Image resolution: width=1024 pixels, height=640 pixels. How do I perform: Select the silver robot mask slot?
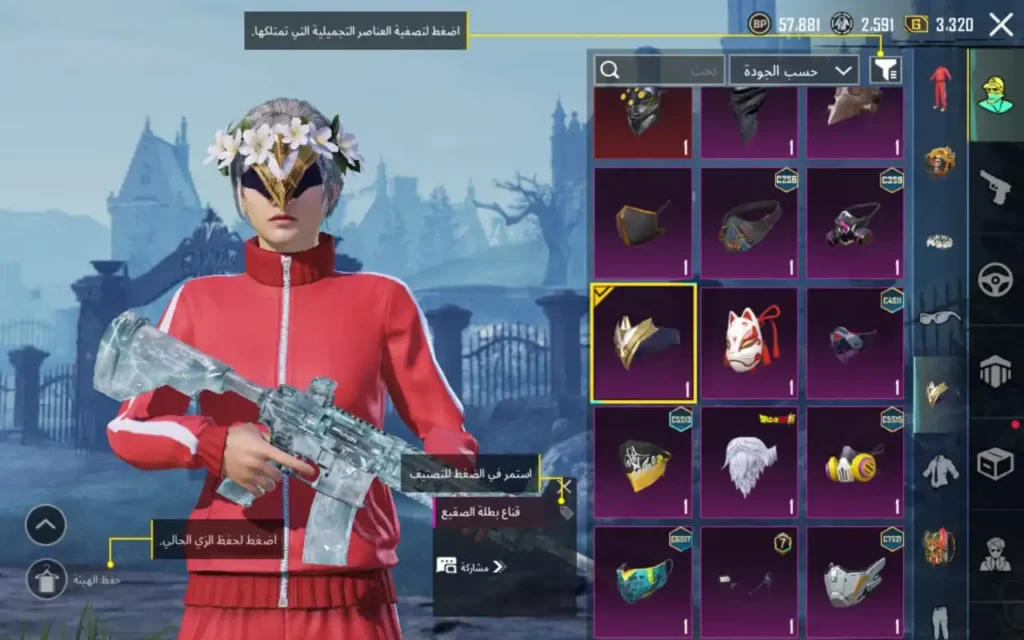click(855, 581)
